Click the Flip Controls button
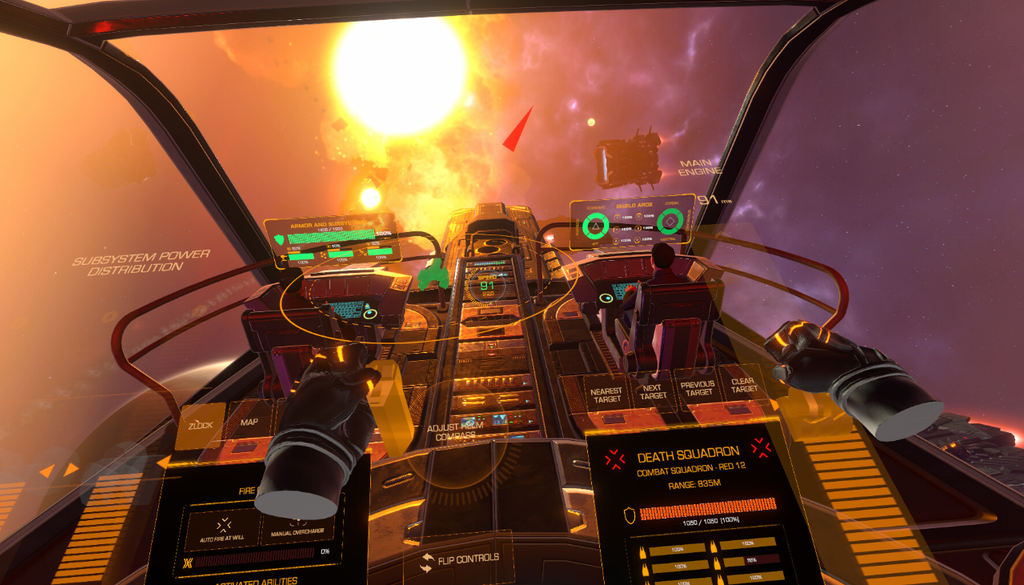Image resolution: width=1024 pixels, height=585 pixels. click(460, 559)
